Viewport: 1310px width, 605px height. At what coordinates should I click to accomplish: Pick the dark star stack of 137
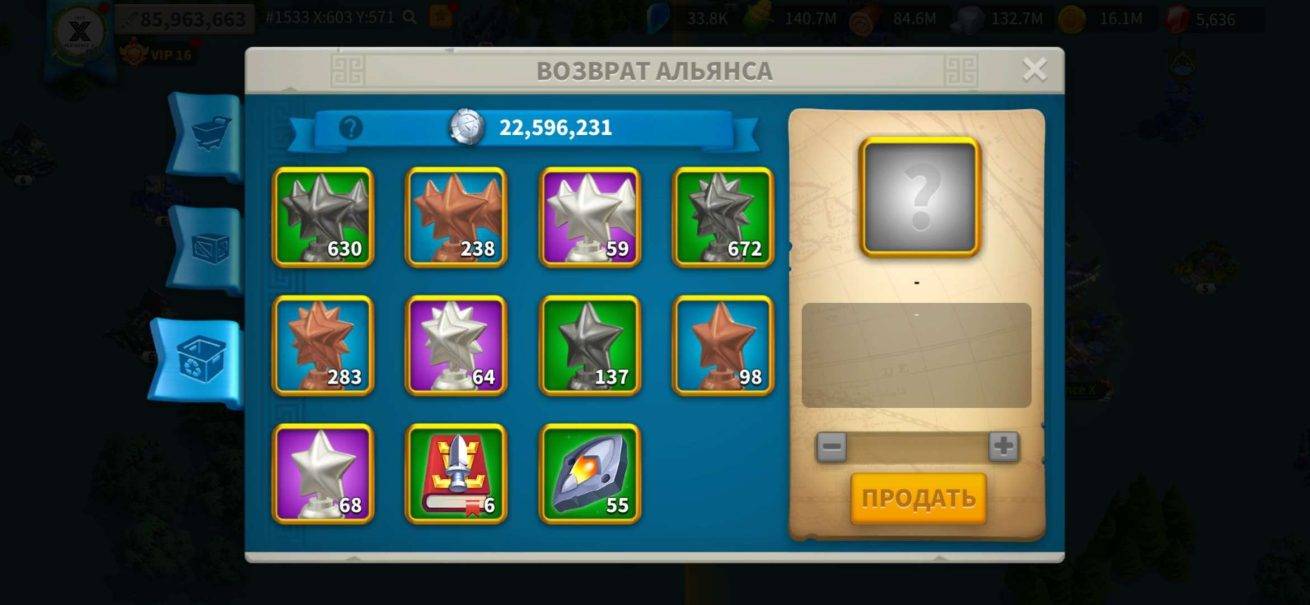pos(590,345)
